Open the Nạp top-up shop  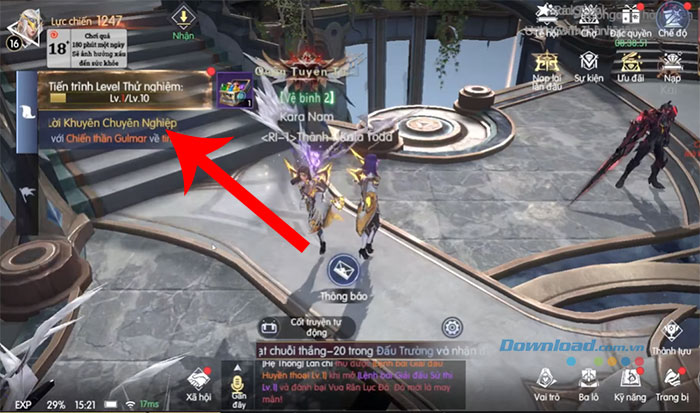tap(671, 63)
